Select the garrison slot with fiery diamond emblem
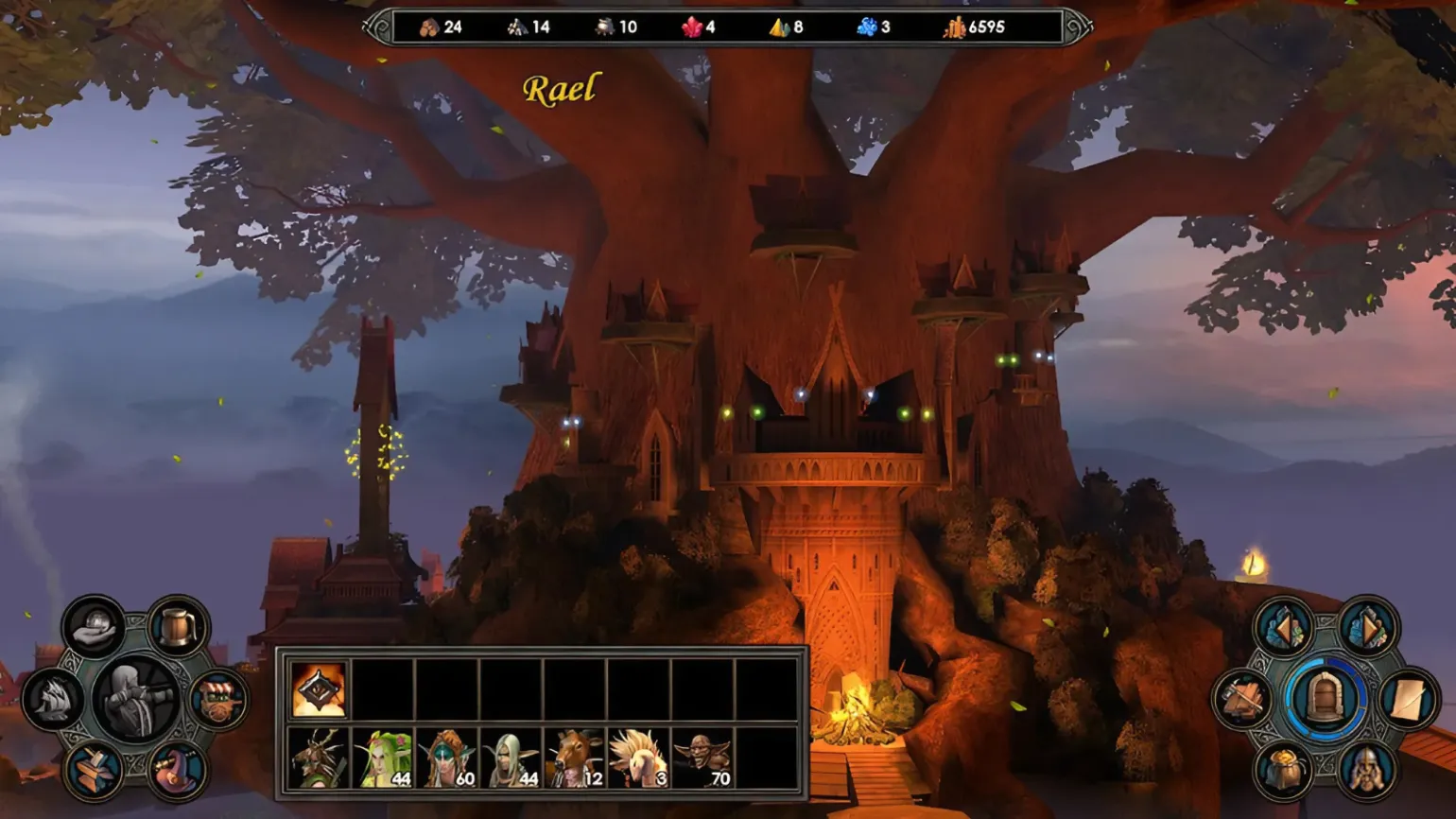 pyautogui.click(x=318, y=689)
